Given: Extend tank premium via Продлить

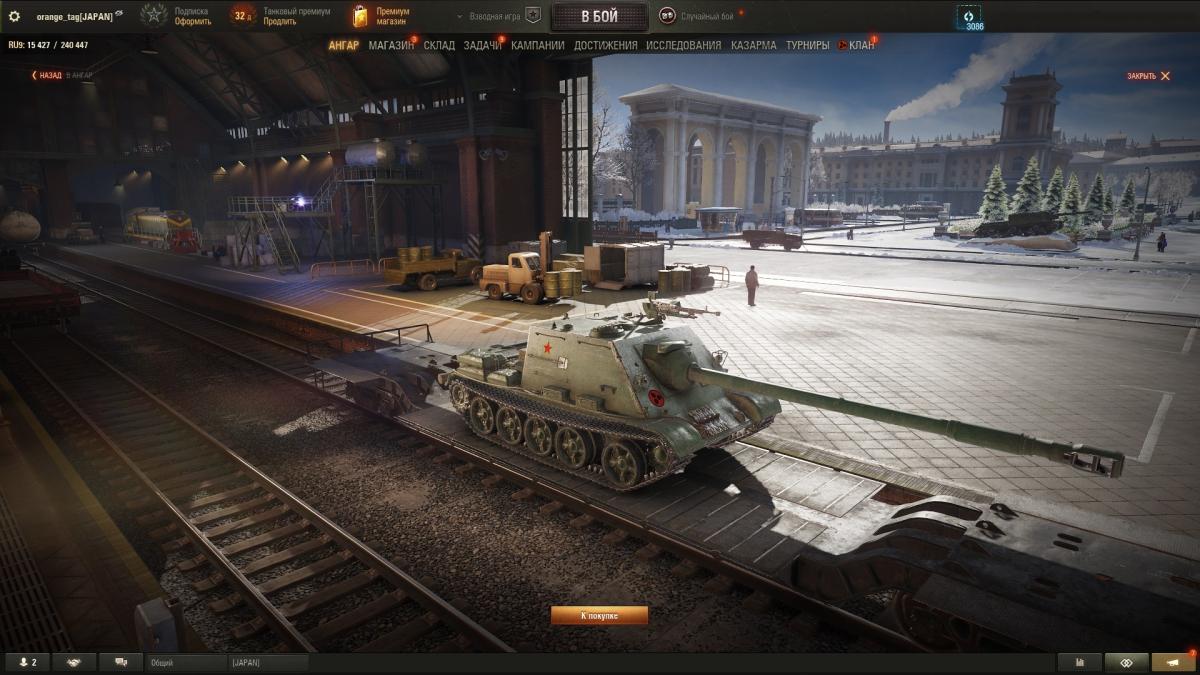Looking at the screenshot, I should [x=279, y=21].
